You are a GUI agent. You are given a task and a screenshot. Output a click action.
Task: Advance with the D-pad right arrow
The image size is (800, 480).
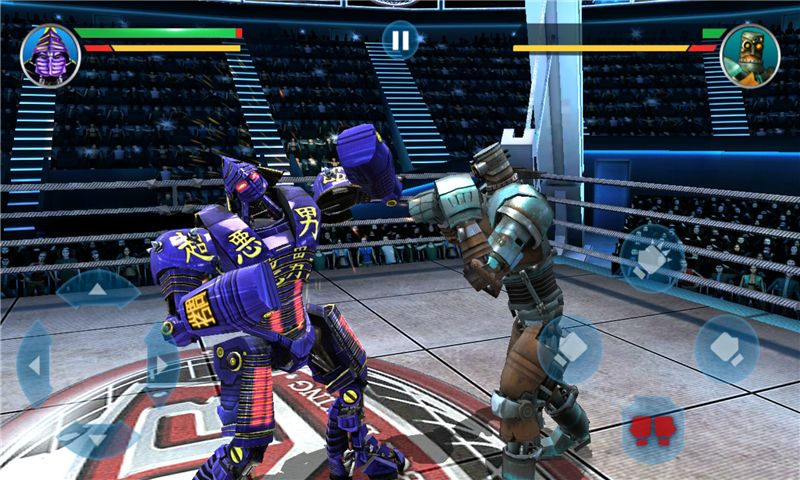161,364
